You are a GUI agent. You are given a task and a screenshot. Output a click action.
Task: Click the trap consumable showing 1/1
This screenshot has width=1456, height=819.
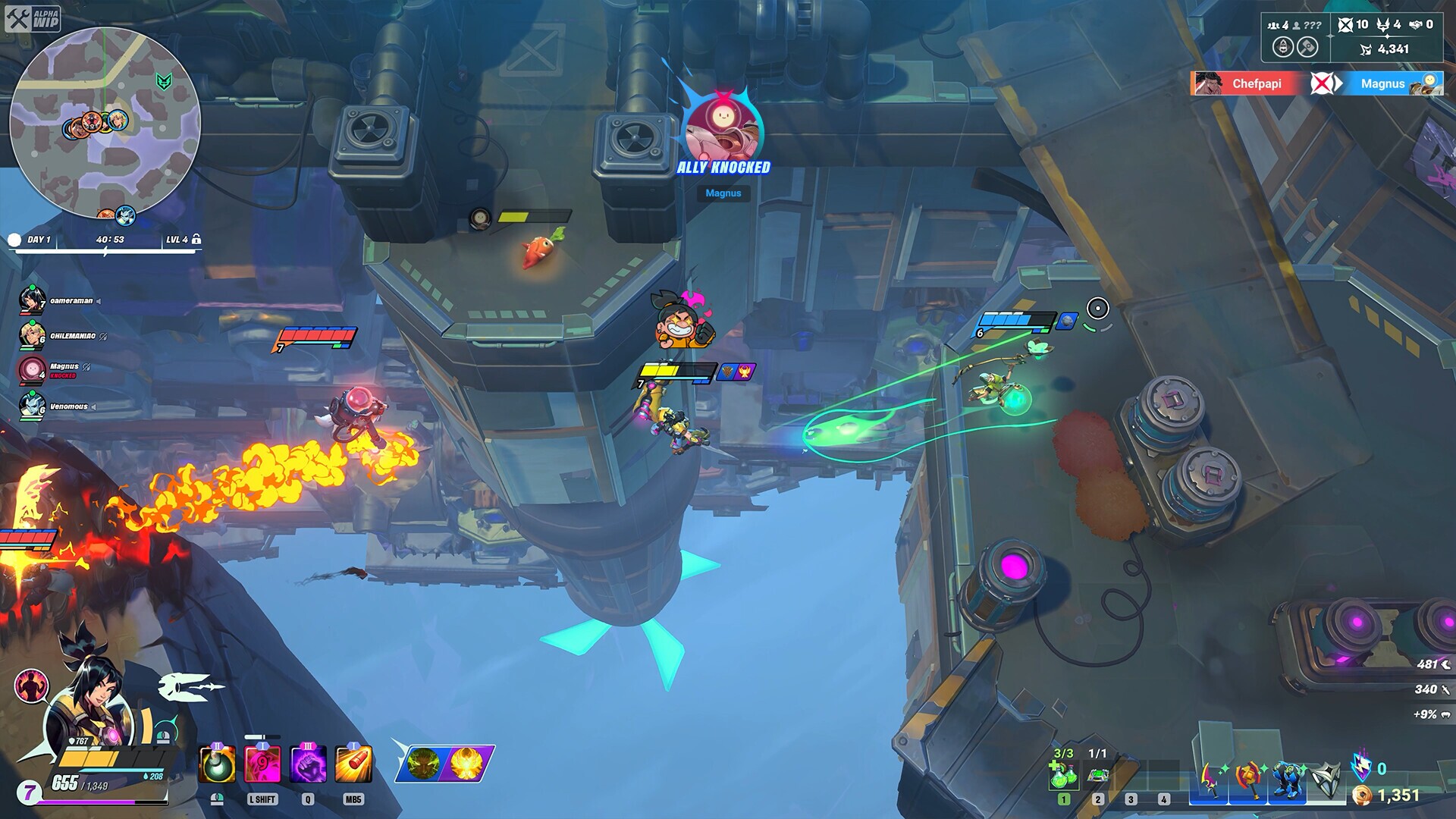point(1098,774)
